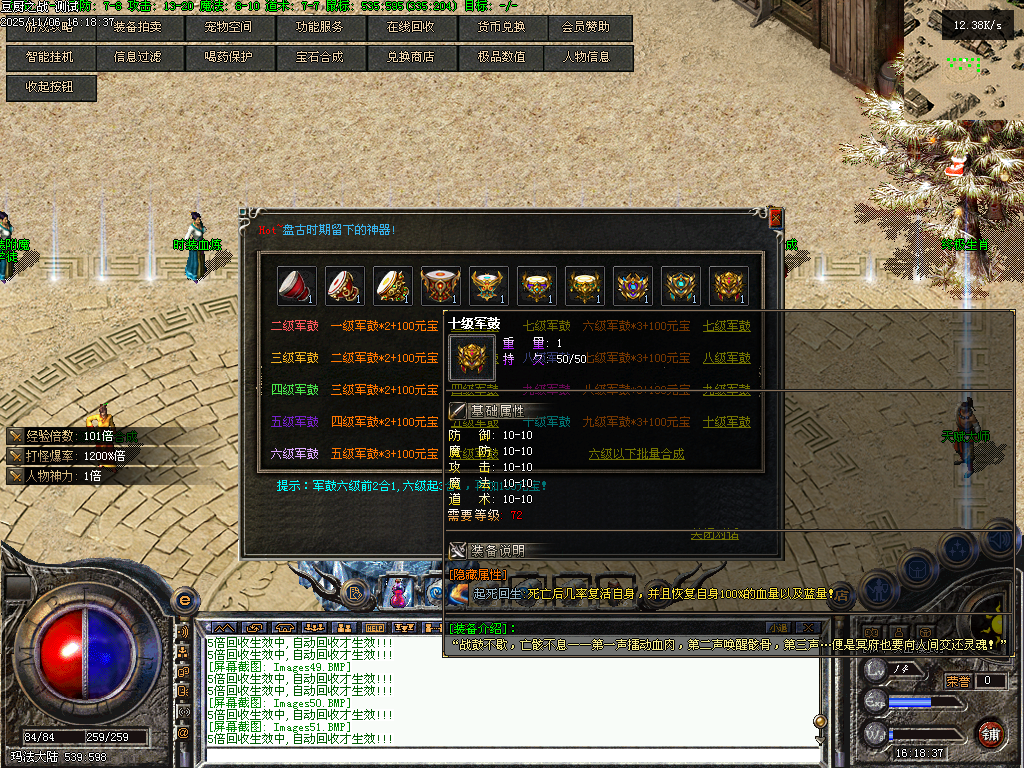Click the 六级以下批量合成 batch synthesis link

[636, 454]
